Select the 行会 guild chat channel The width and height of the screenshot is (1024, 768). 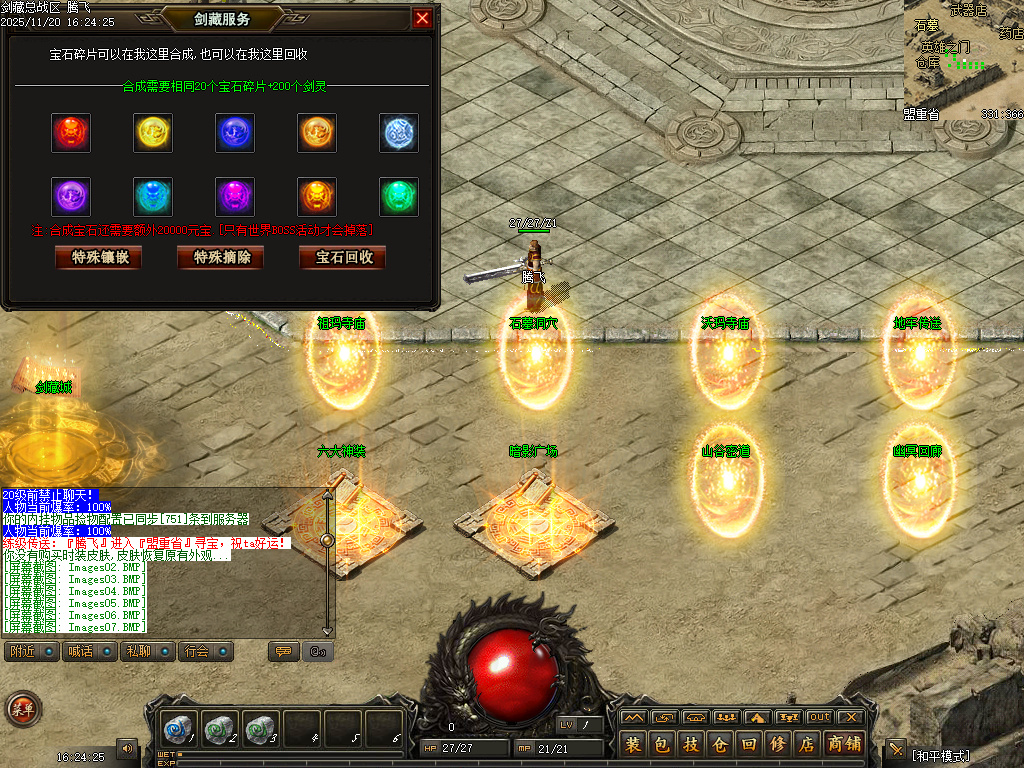point(206,652)
